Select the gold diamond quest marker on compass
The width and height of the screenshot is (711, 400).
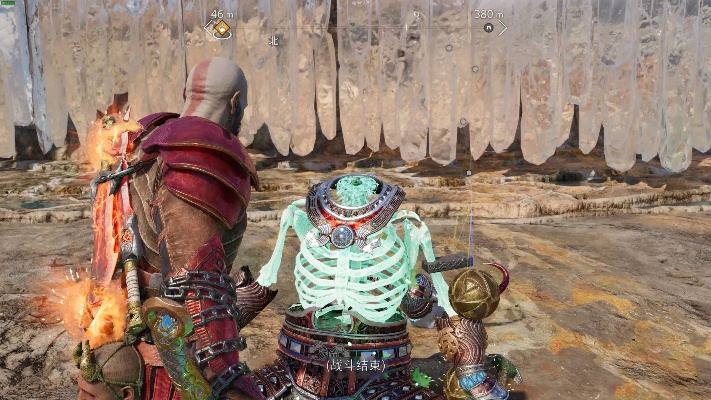point(221,29)
